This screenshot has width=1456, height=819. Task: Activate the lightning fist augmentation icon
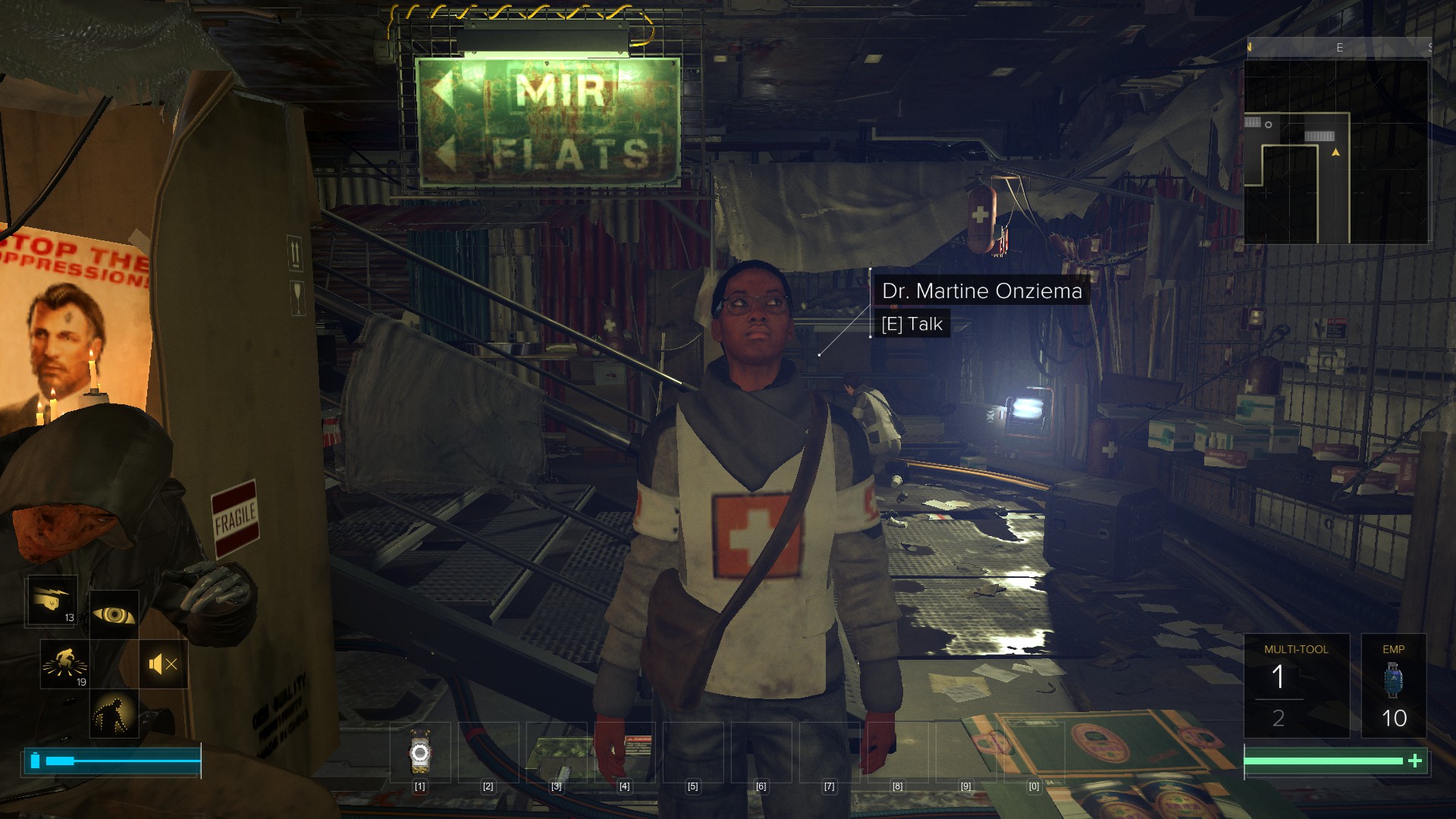tap(51, 601)
